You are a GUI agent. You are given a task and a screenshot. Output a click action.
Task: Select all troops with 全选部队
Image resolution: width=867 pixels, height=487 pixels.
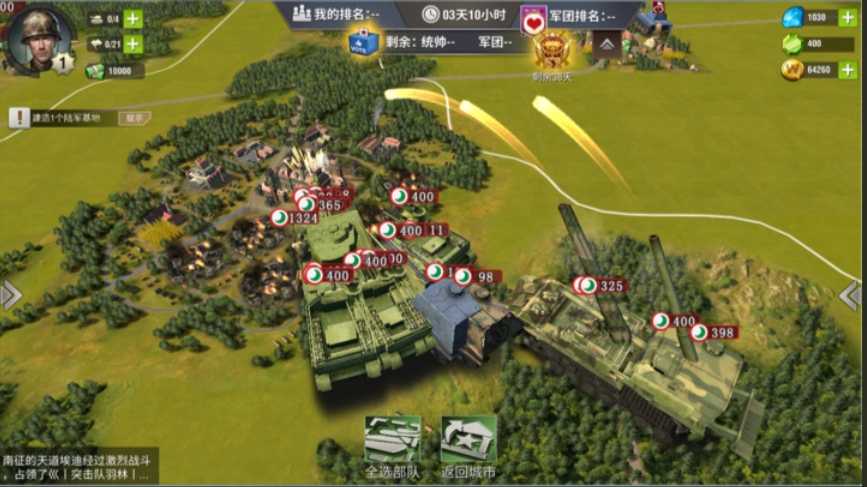392,446
